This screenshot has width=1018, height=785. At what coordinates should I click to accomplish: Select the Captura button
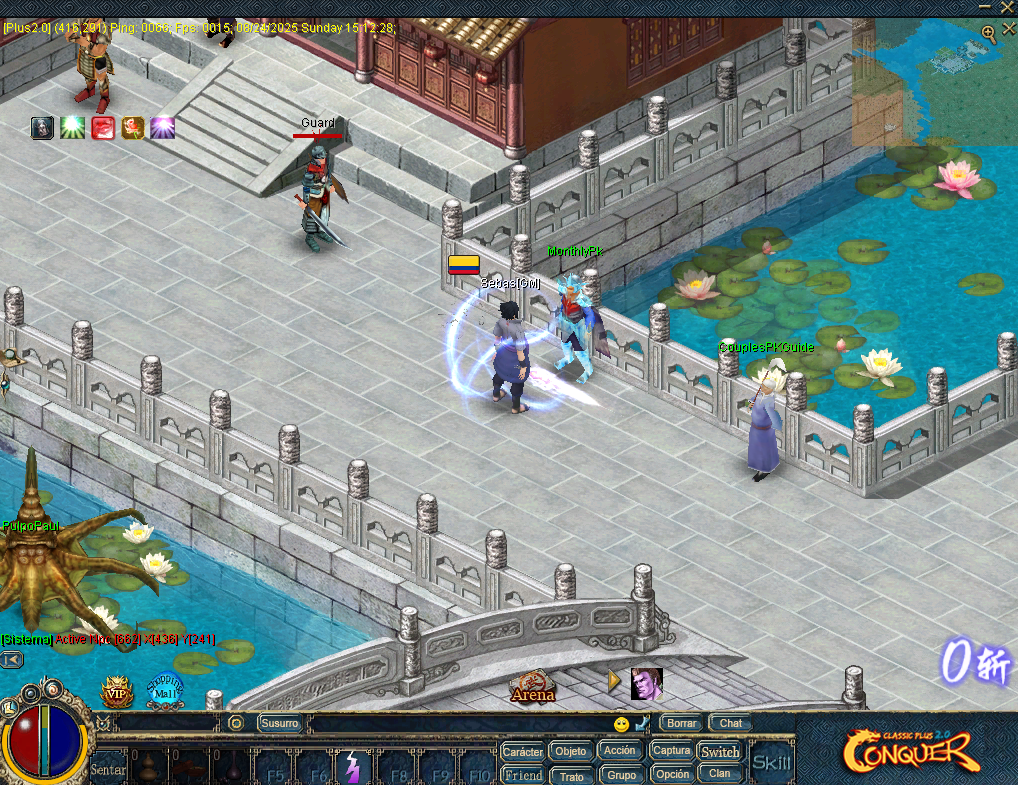click(x=671, y=750)
